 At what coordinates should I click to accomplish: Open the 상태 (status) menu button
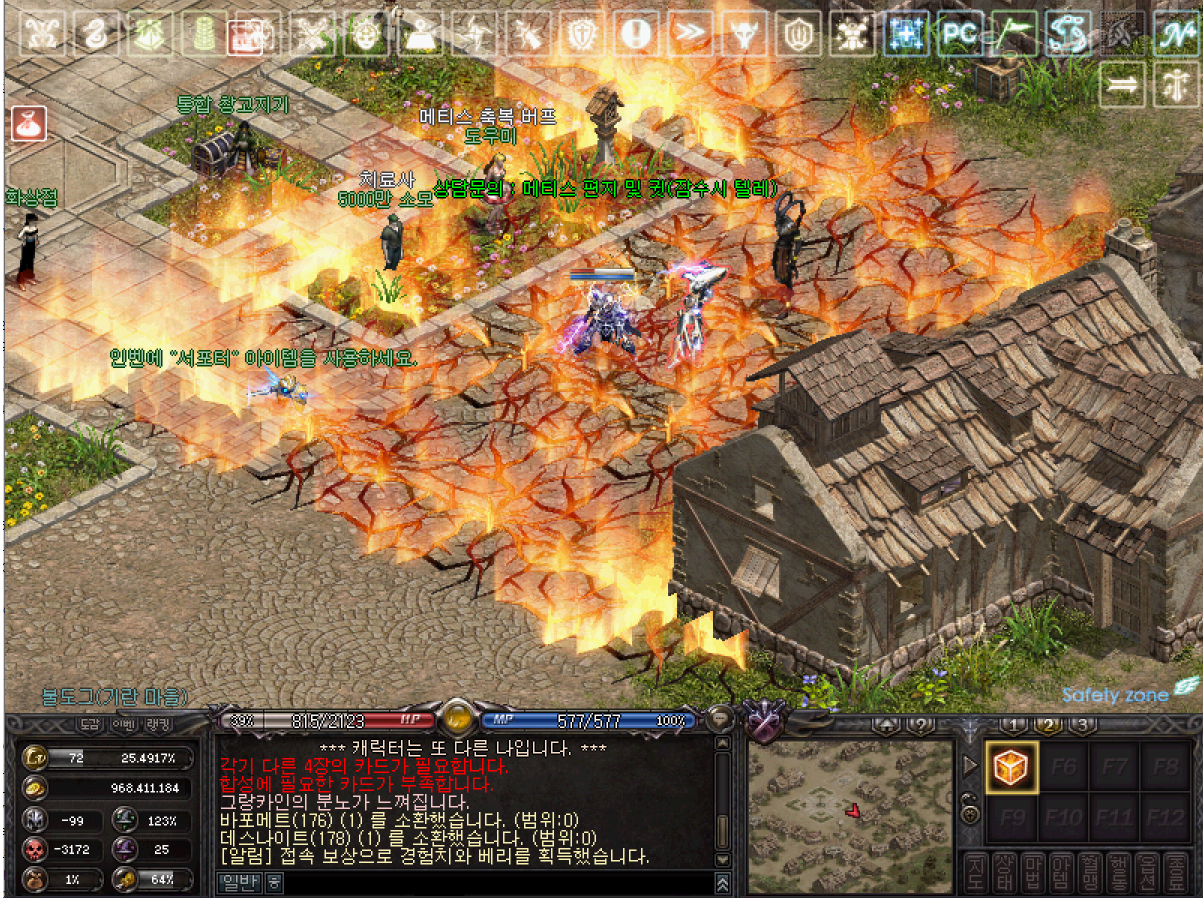click(1004, 873)
